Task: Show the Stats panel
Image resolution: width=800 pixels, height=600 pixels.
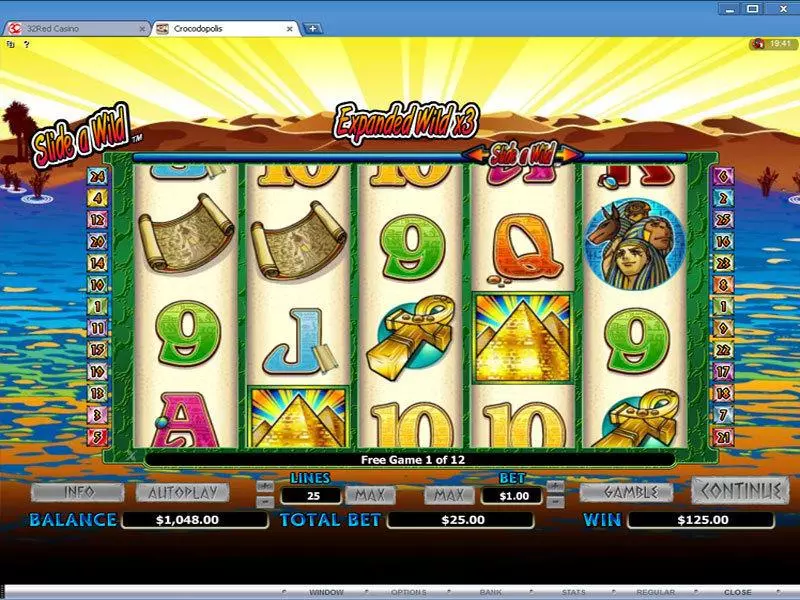Action: (574, 592)
